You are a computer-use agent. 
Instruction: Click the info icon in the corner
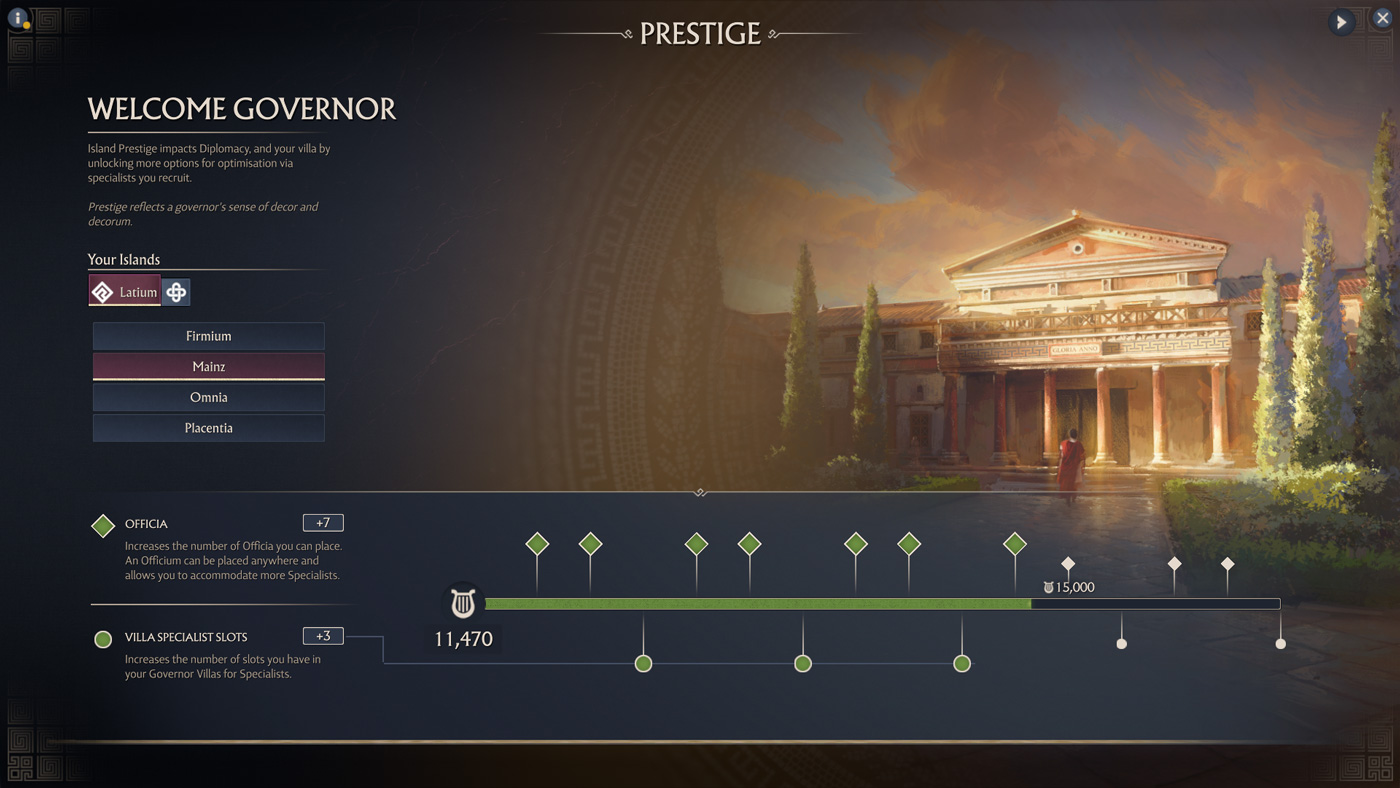point(17,17)
